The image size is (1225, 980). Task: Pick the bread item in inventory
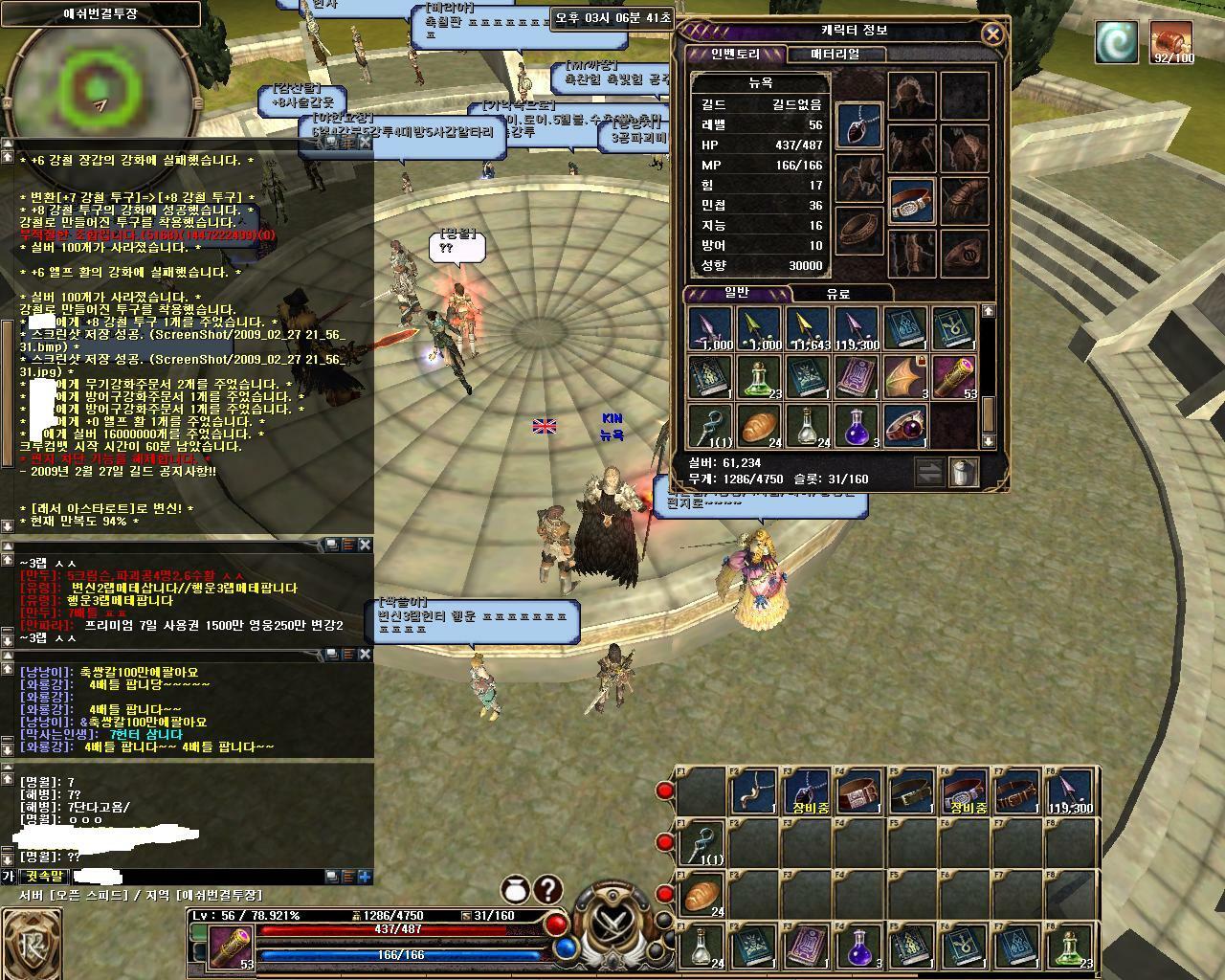[x=759, y=426]
